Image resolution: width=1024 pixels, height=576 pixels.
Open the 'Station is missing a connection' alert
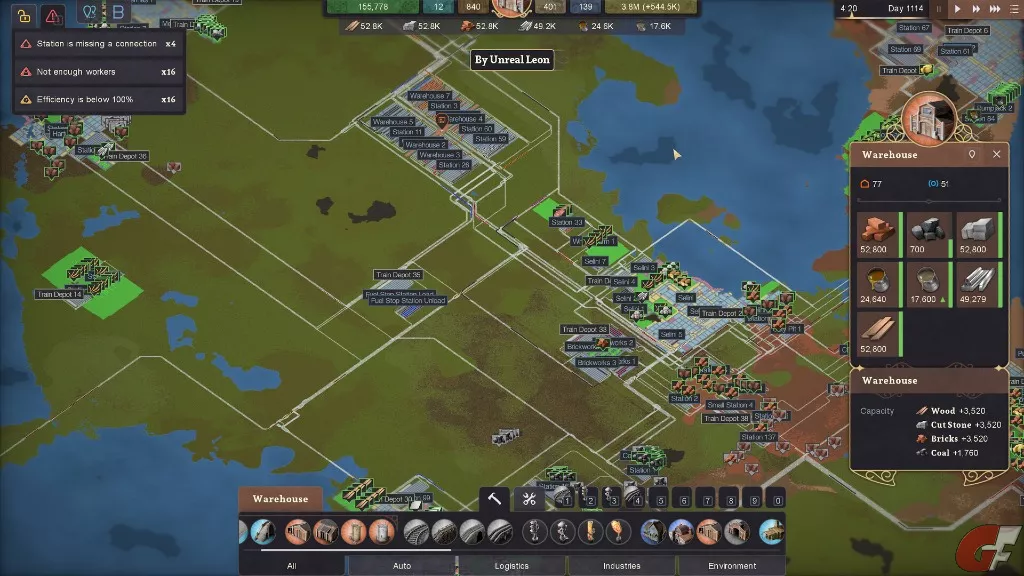(90, 44)
